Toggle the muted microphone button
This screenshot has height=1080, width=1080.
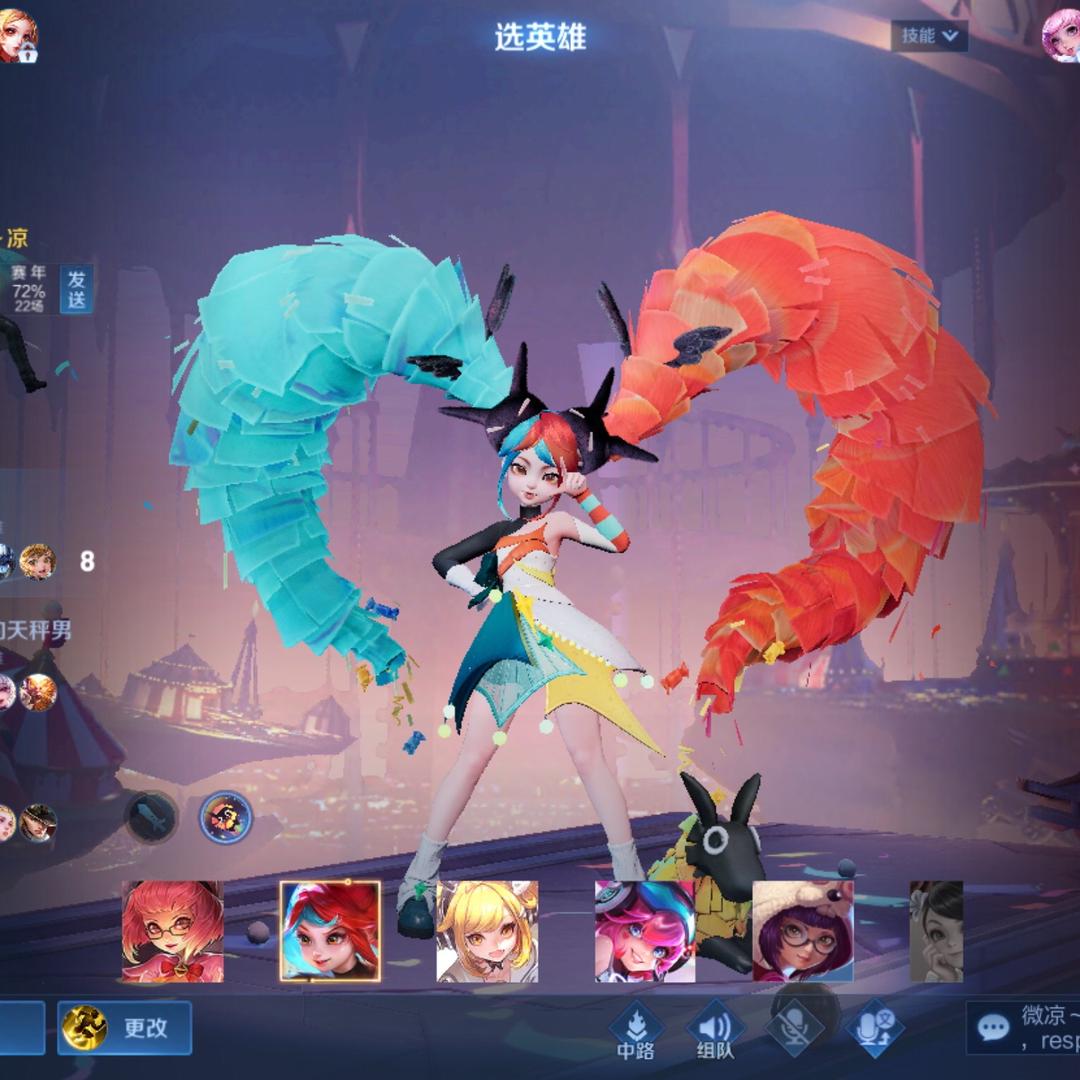click(795, 1026)
